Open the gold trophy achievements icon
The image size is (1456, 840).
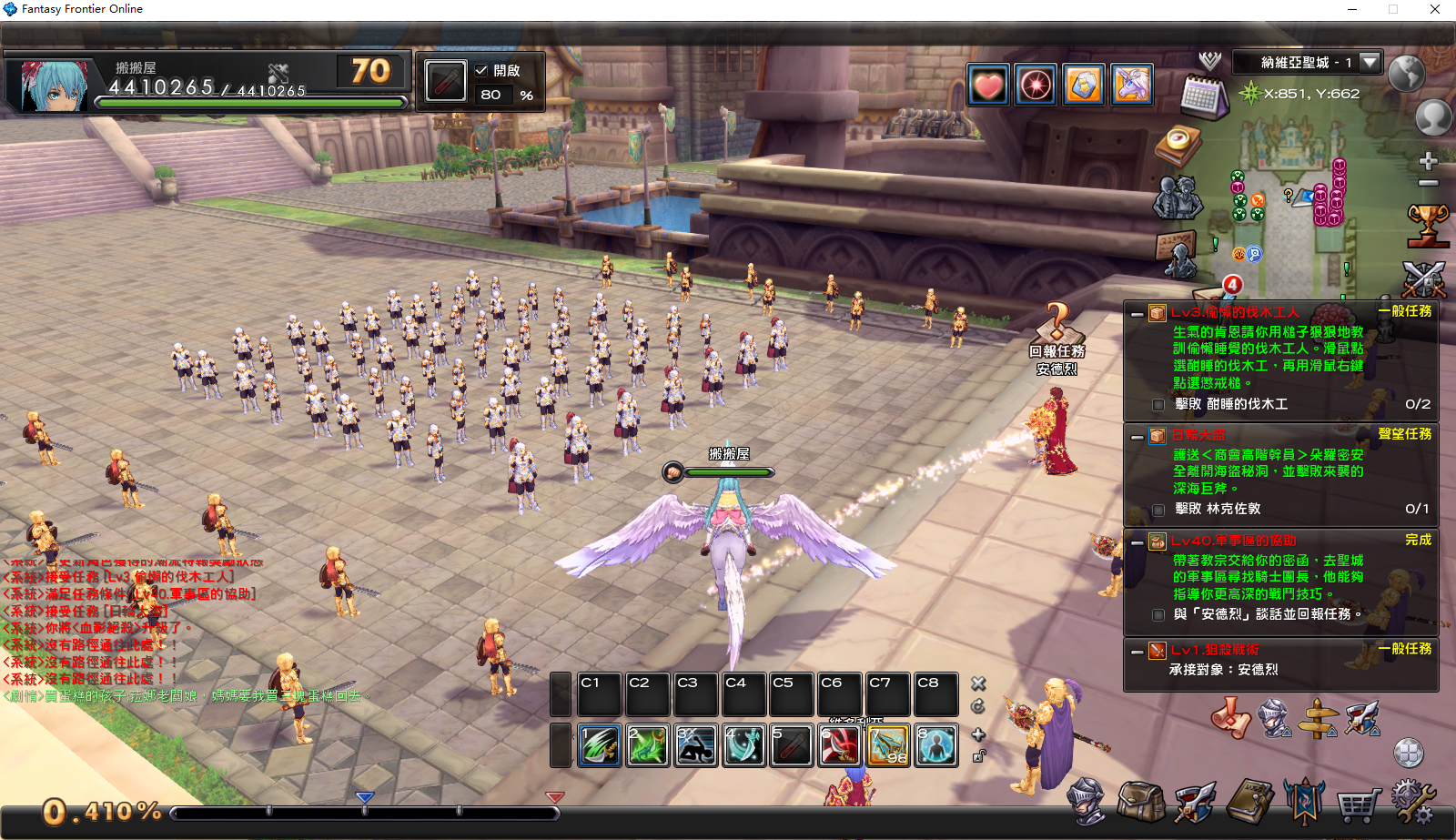tap(1427, 225)
